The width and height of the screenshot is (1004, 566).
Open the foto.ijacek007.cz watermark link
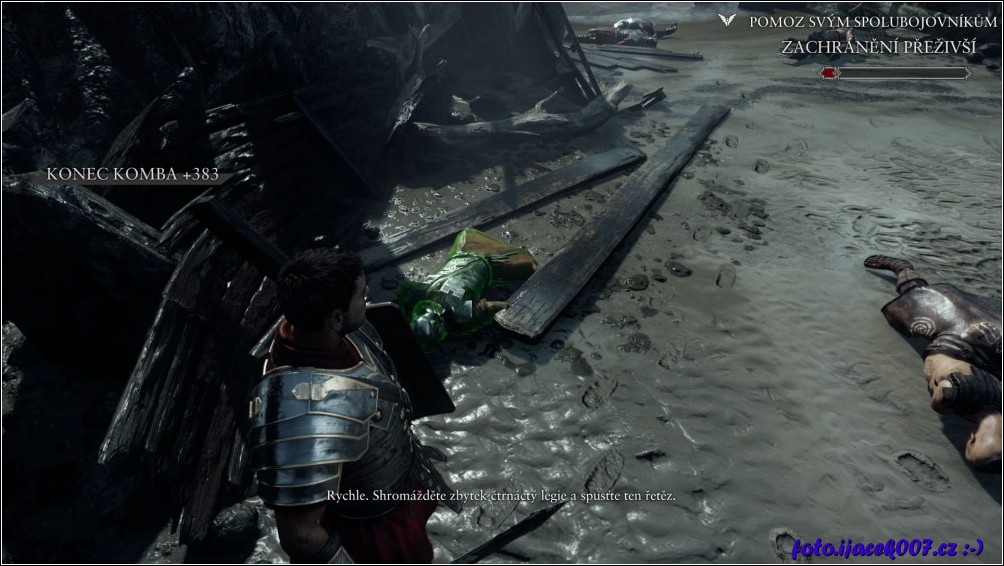click(x=887, y=547)
